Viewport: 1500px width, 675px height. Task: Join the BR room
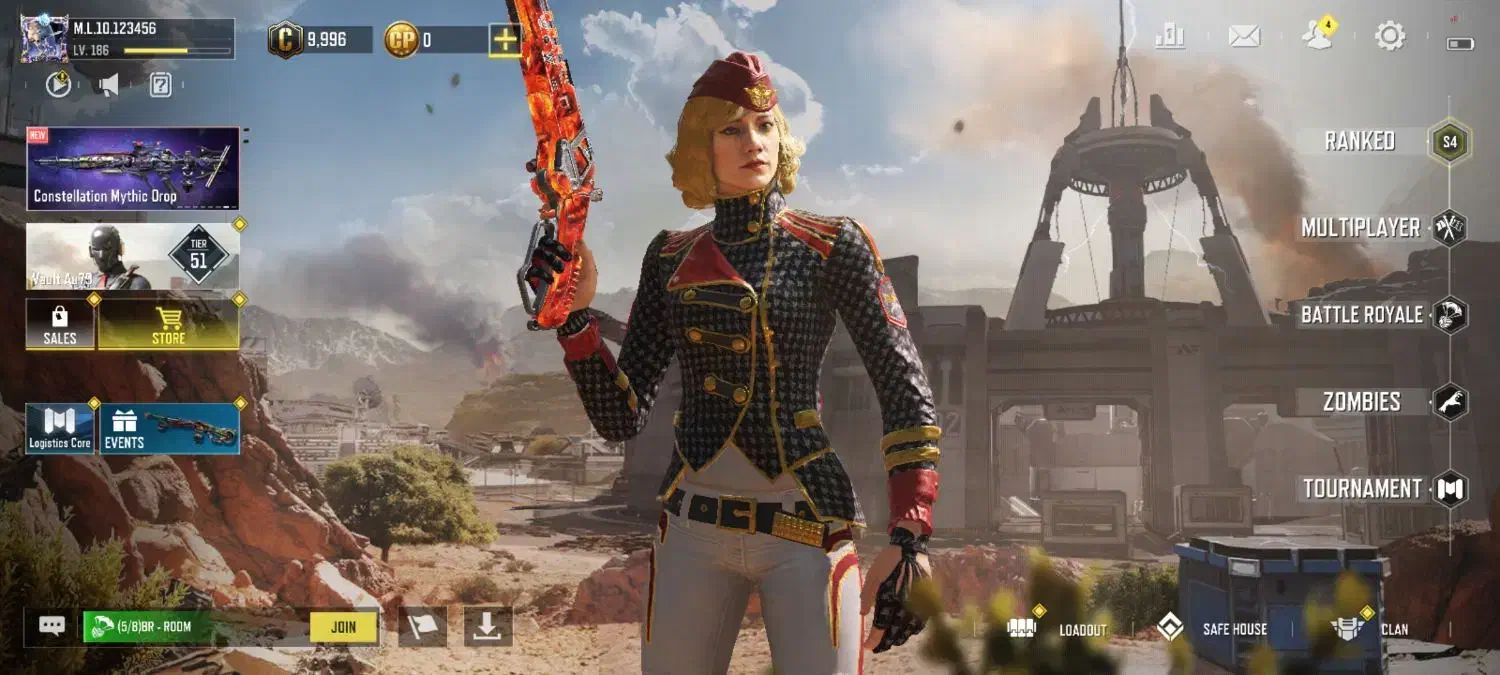(x=343, y=627)
